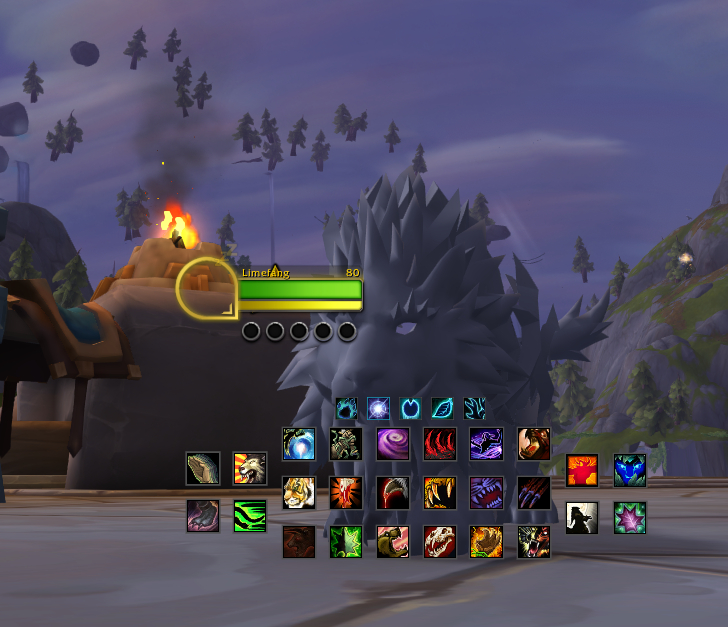Use the white tiger face ability

(299, 492)
